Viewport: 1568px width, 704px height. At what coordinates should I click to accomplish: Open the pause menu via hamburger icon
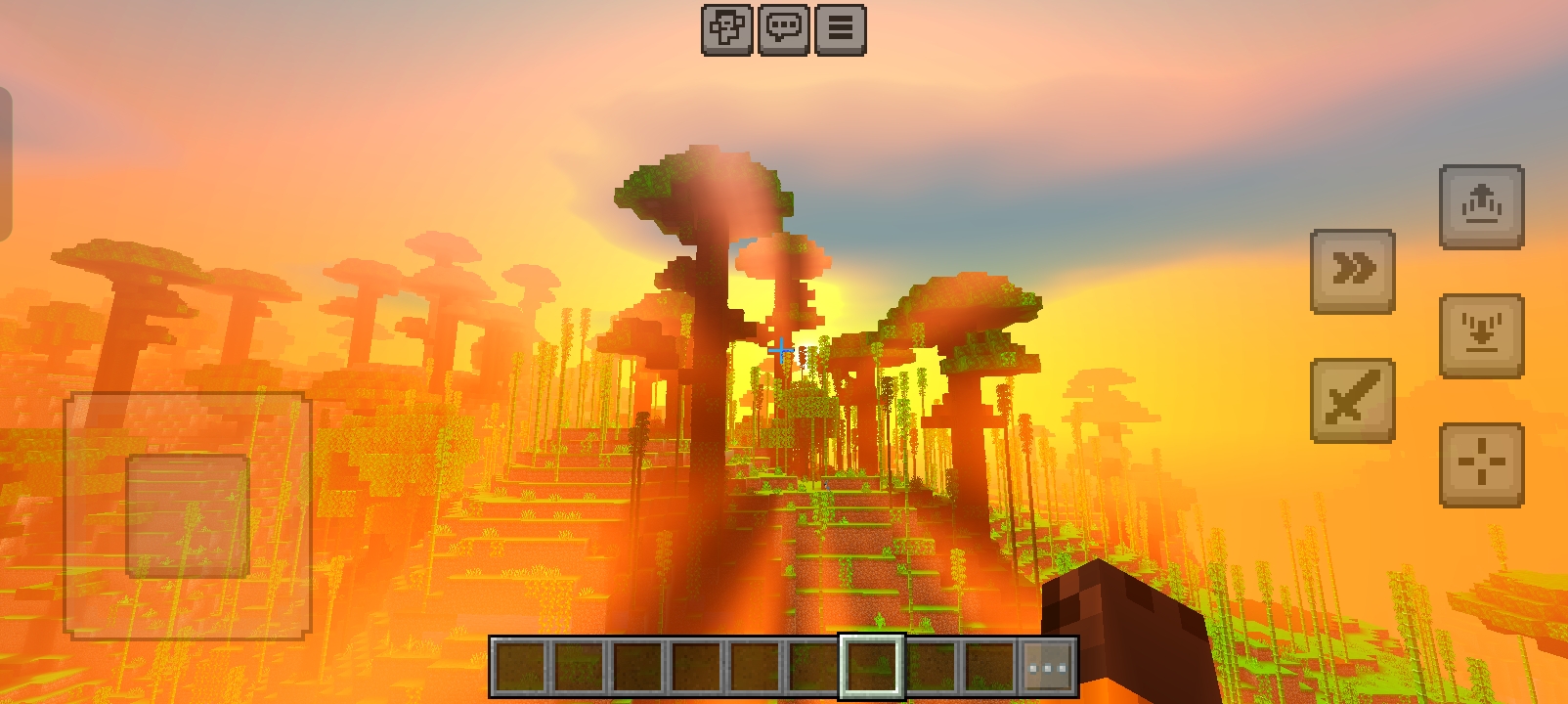[x=840, y=29]
